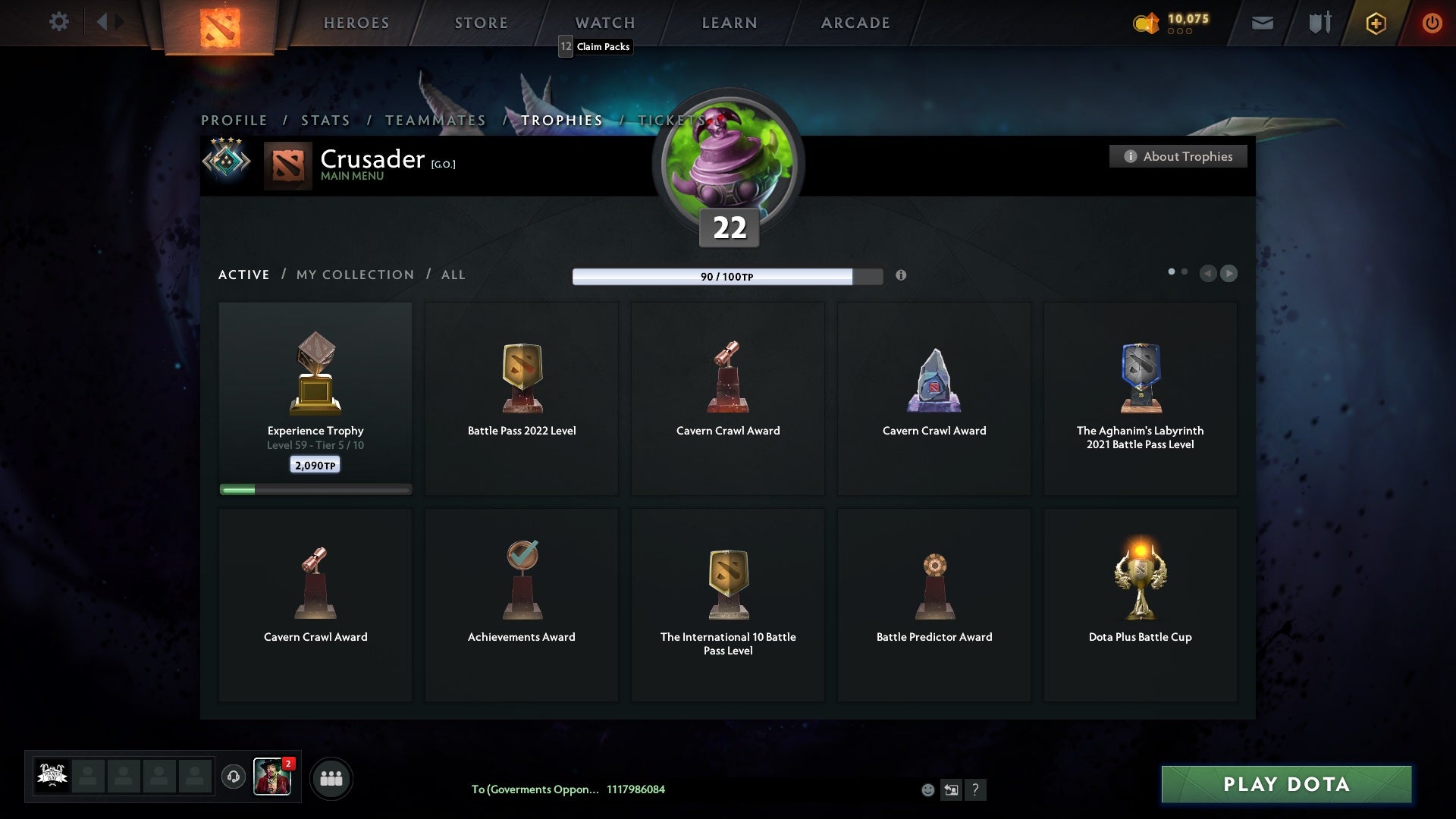Open the emoticon picker in chat bar

[x=927, y=789]
